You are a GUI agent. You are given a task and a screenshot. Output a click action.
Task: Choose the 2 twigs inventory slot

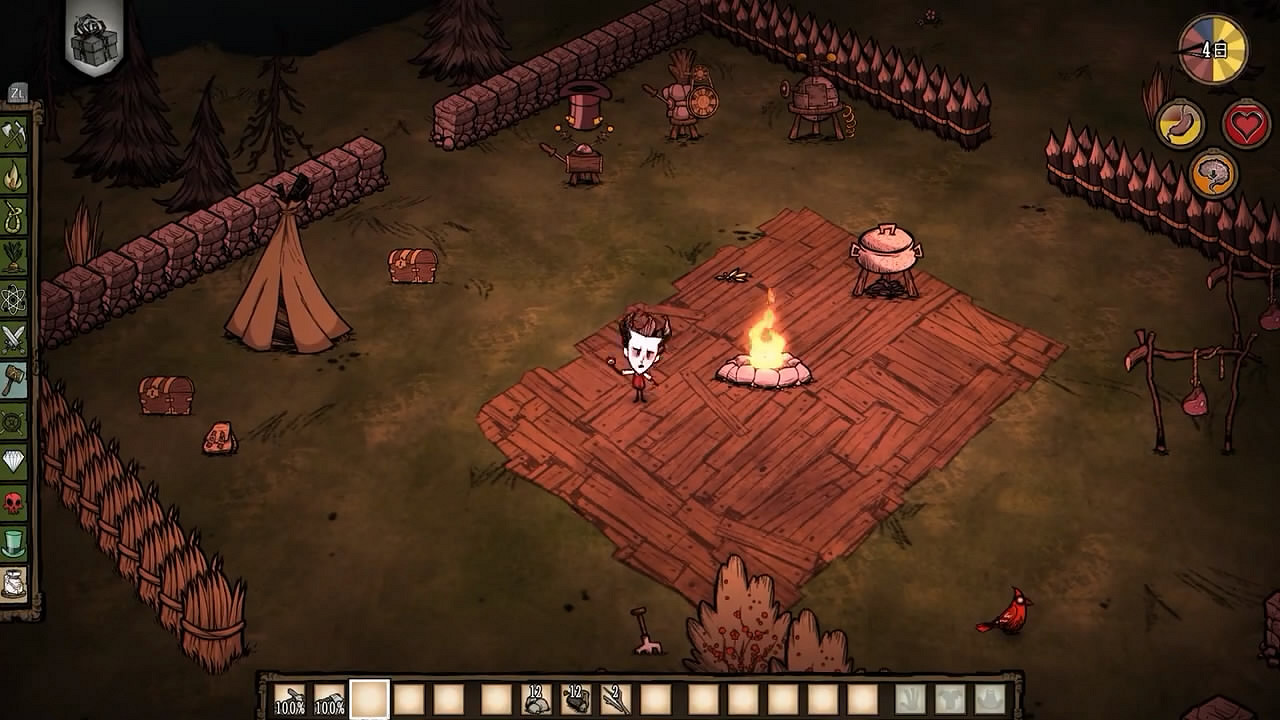coord(615,699)
